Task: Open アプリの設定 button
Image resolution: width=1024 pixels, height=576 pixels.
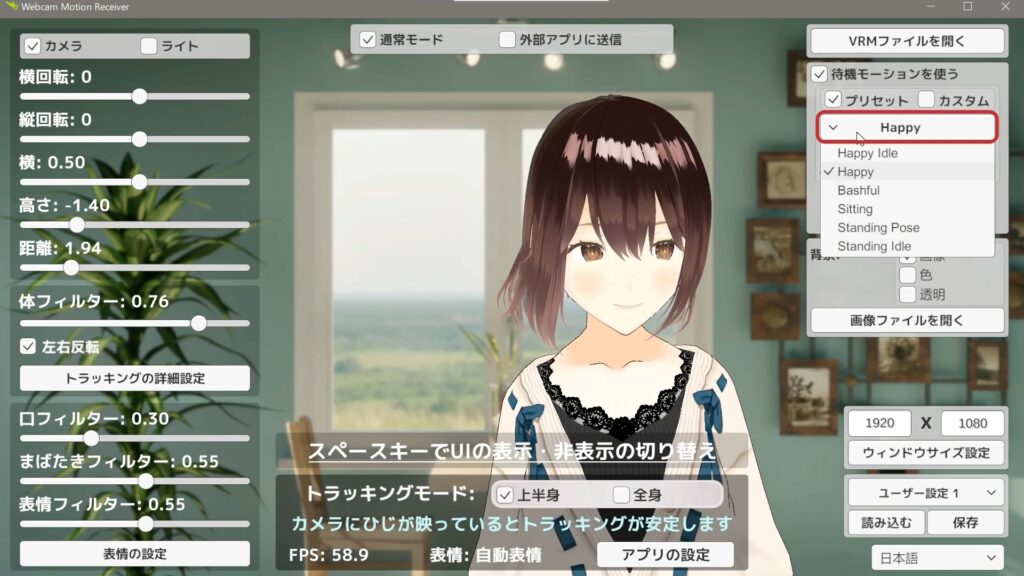Action: (665, 555)
